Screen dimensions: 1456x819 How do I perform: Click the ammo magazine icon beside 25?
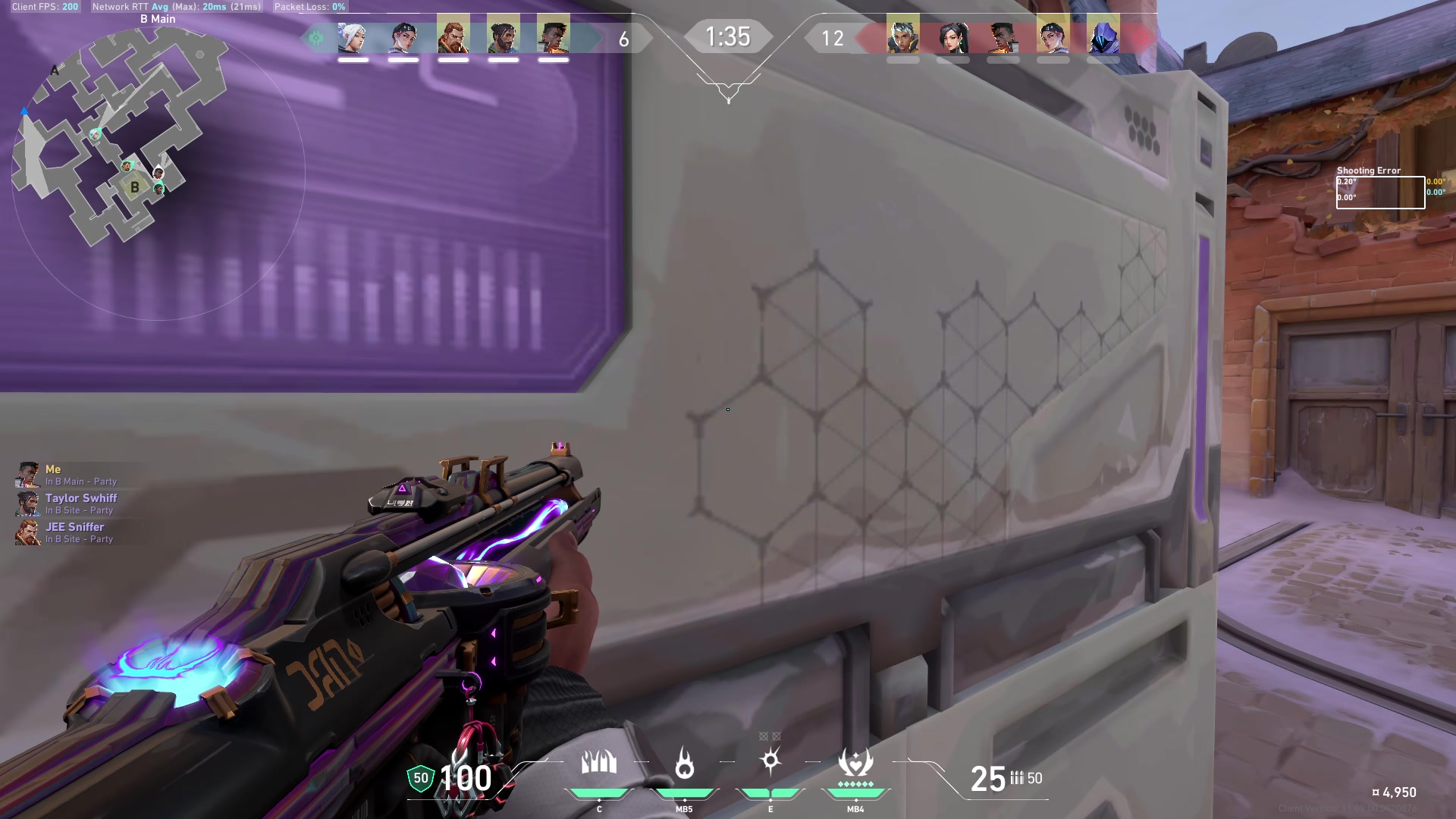pos(1017,779)
